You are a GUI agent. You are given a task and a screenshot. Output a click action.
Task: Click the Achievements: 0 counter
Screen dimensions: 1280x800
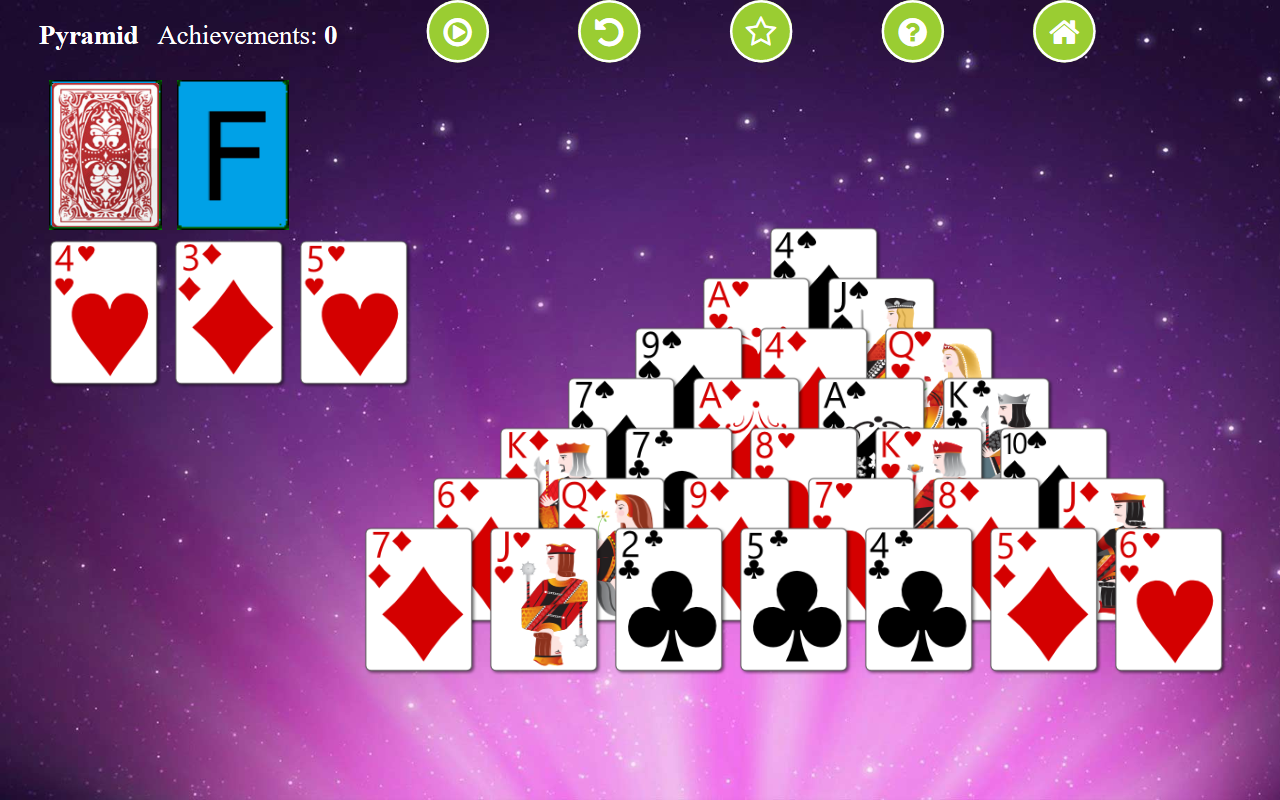246,35
